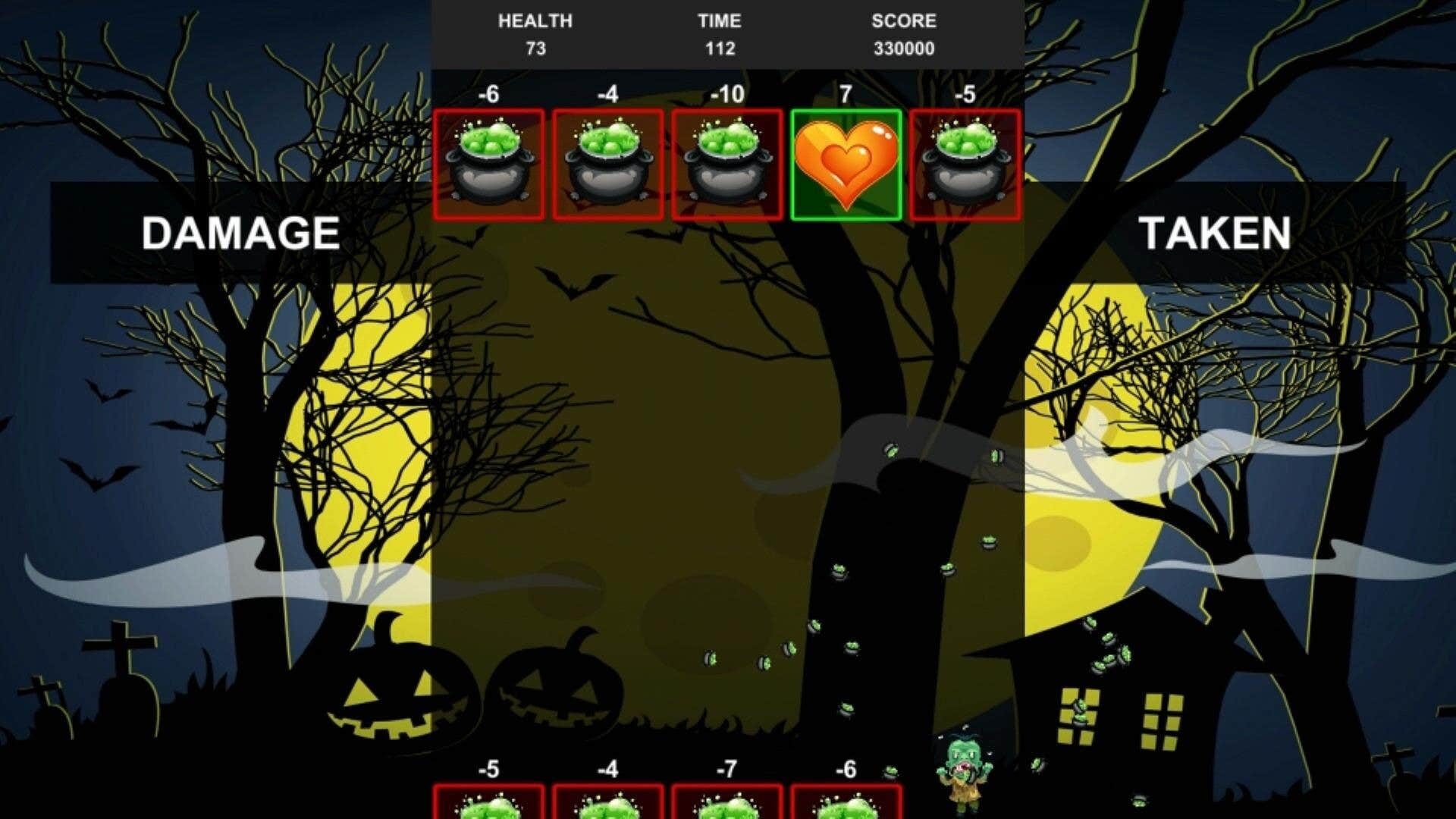1456x819 pixels.
Task: Click the TAKEN banner on the right
Action: pos(1216,235)
